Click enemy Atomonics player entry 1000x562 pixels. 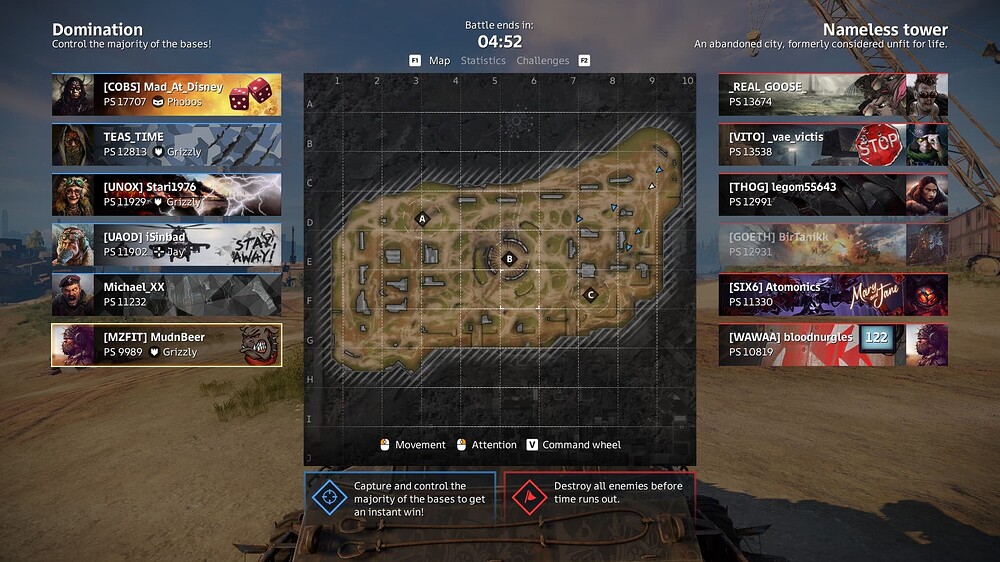[x=833, y=294]
